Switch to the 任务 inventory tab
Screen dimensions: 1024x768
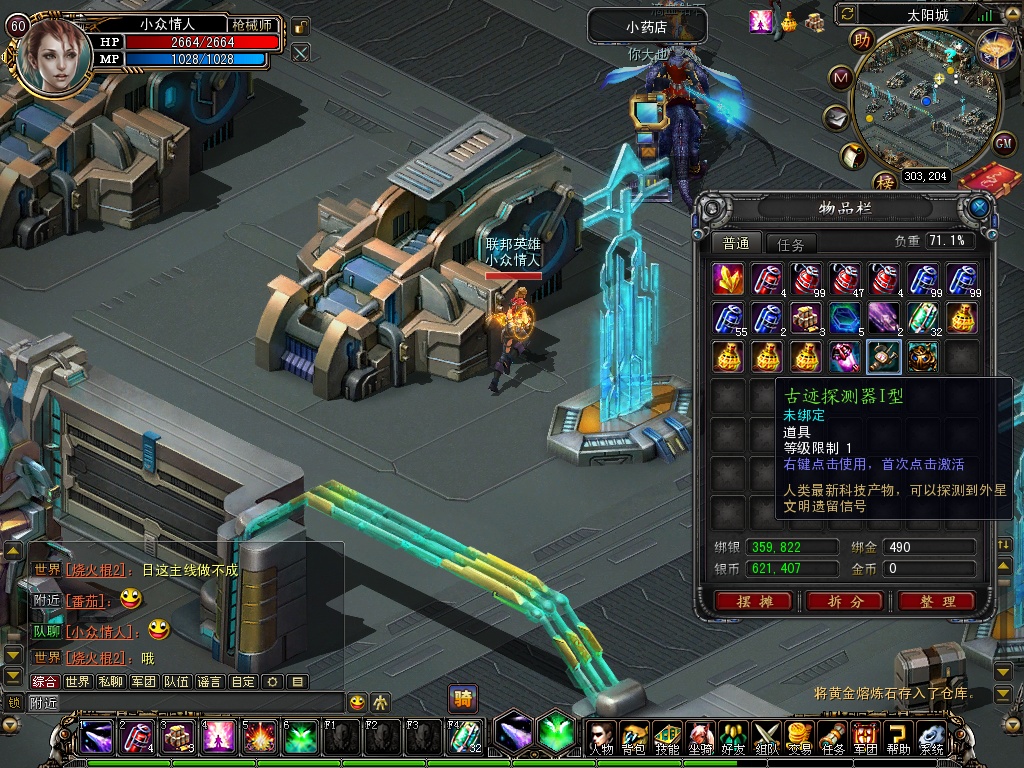click(x=790, y=244)
